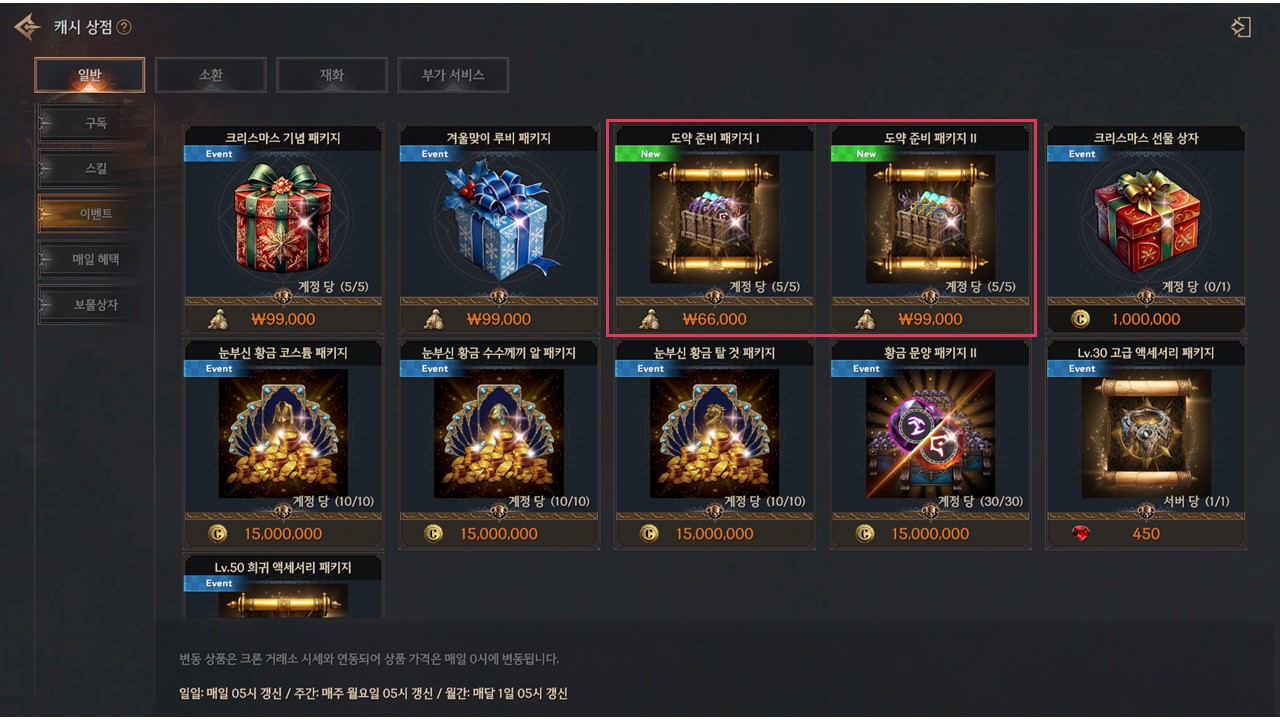Go to the 부가 서비스 tab
This screenshot has width=1280, height=720.
pos(452,75)
